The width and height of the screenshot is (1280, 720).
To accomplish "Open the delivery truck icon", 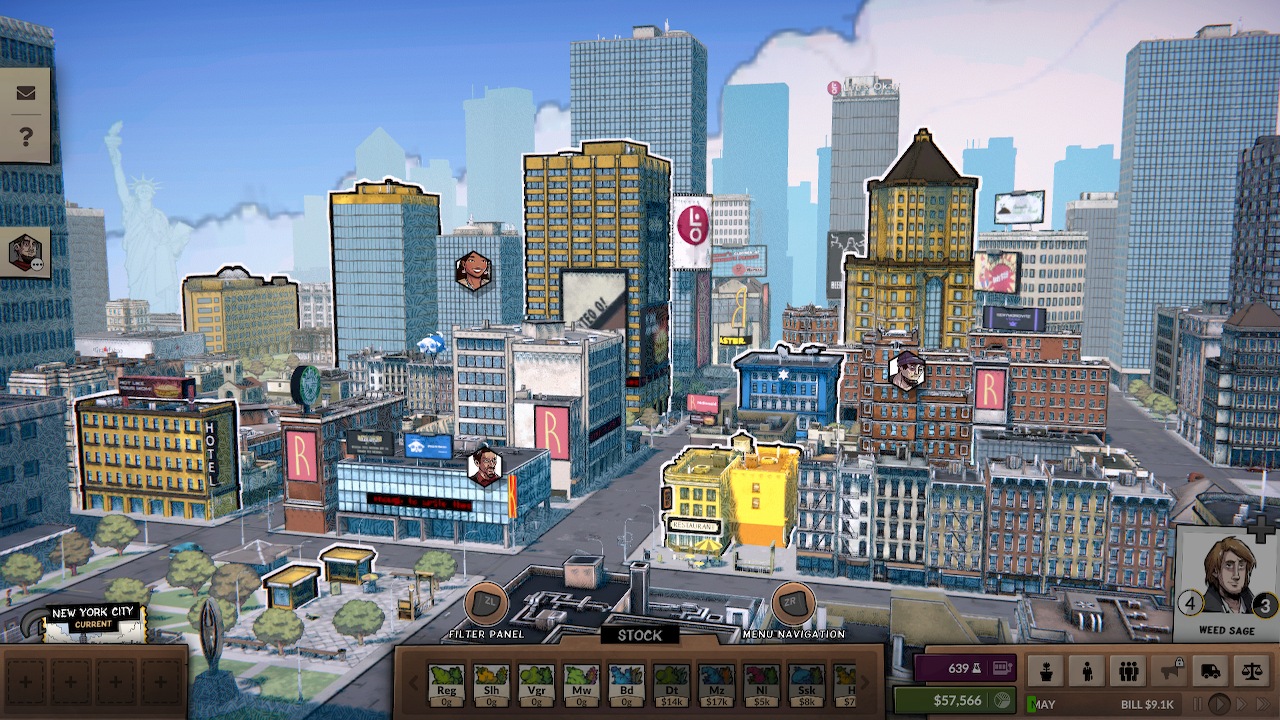I will pos(1211,671).
